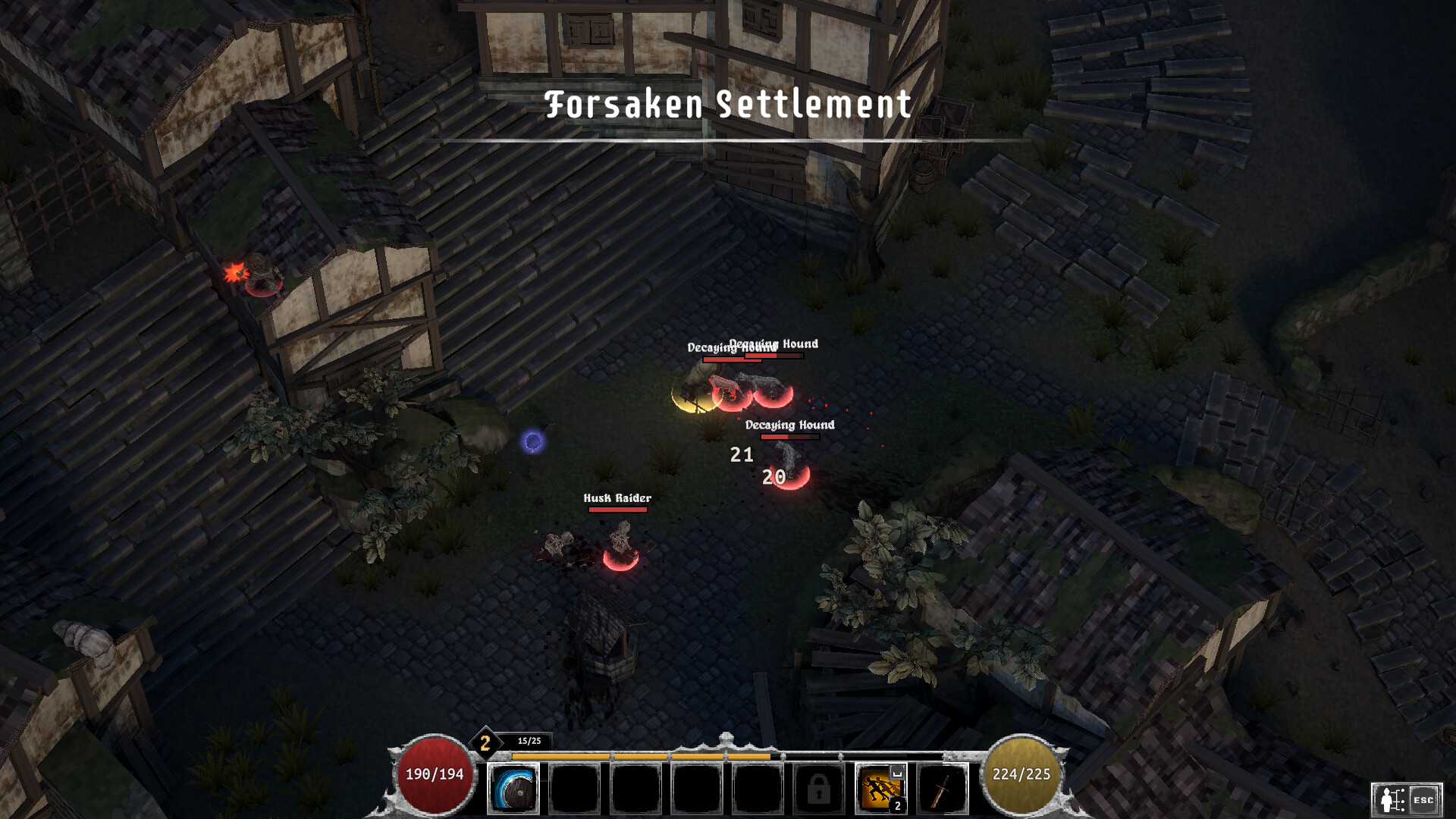Open the character skill tree icon
Screen dimensions: 1456x819
(1393, 800)
